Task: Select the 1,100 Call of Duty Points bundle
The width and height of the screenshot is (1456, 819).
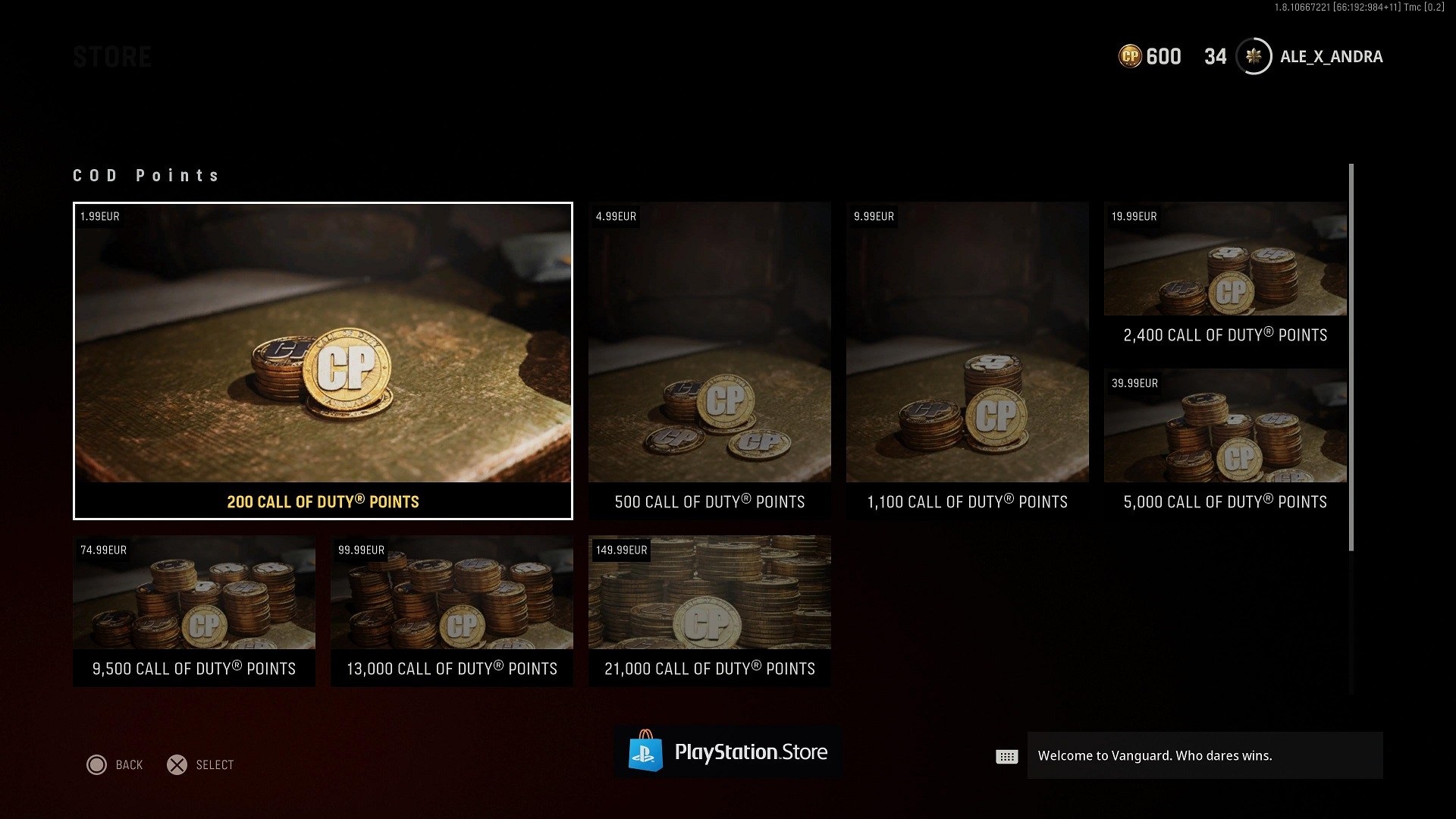Action: [968, 356]
